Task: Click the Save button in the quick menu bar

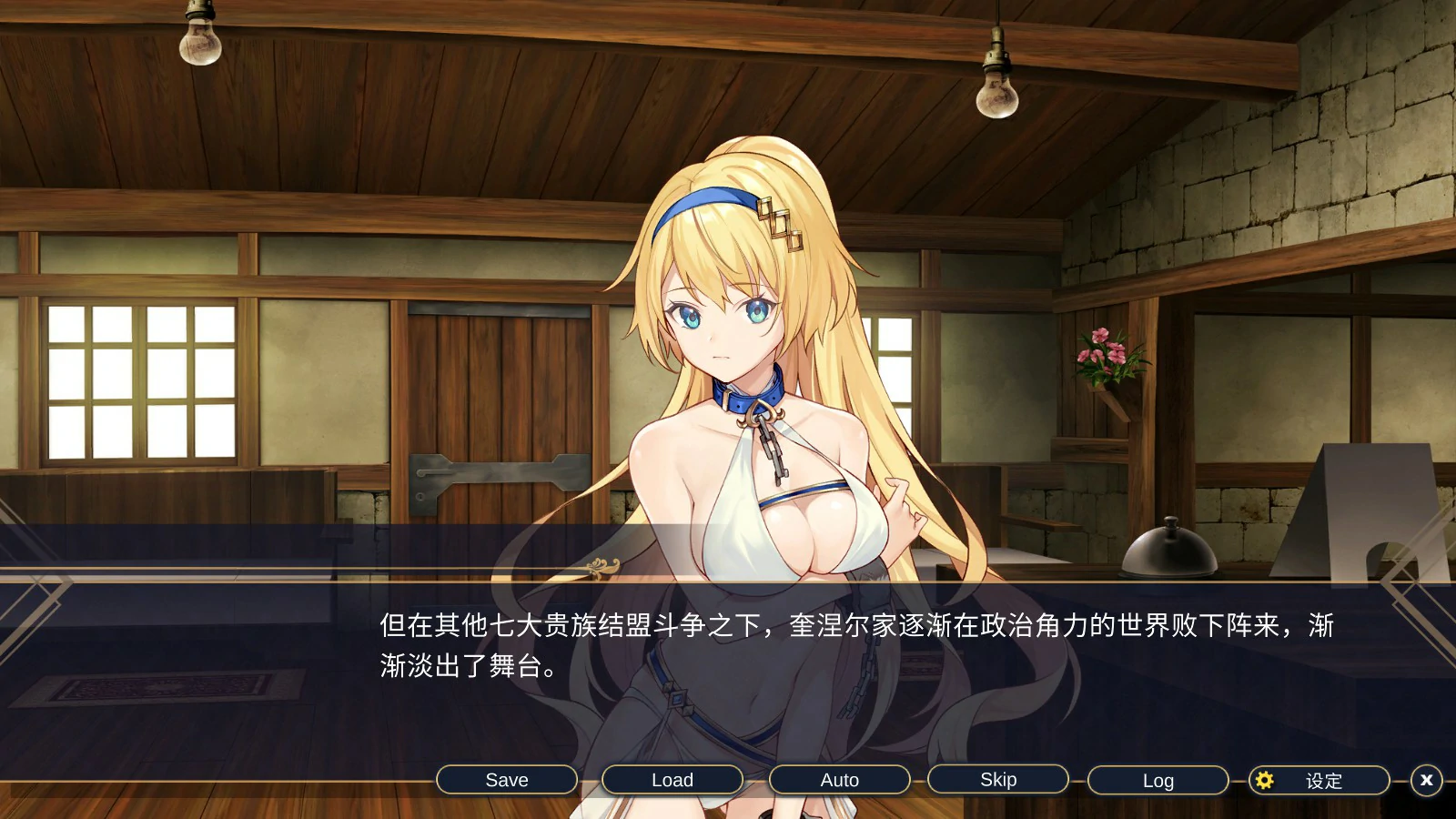Action: coord(506,780)
